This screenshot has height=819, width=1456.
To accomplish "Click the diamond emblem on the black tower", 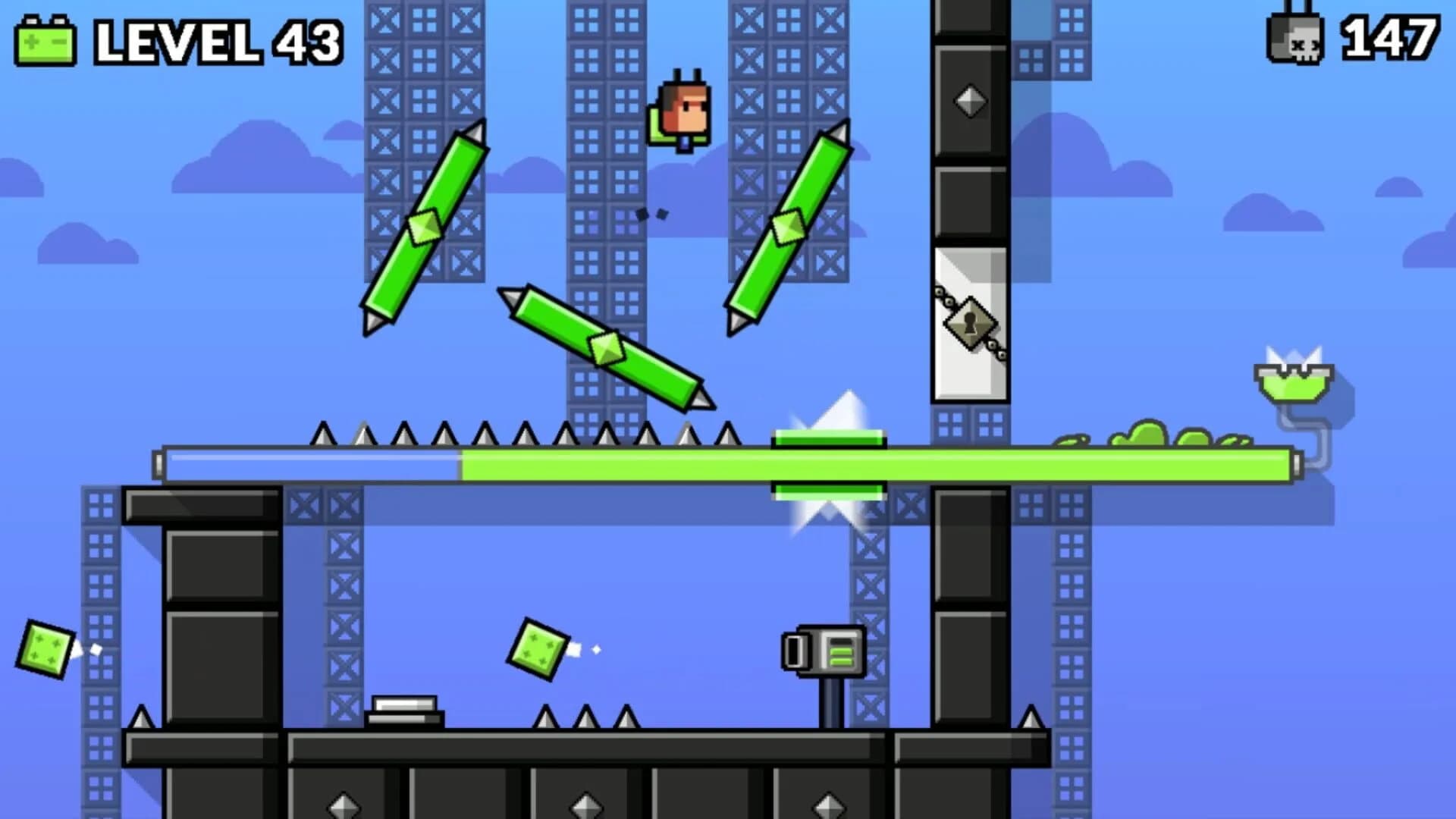I will (969, 99).
